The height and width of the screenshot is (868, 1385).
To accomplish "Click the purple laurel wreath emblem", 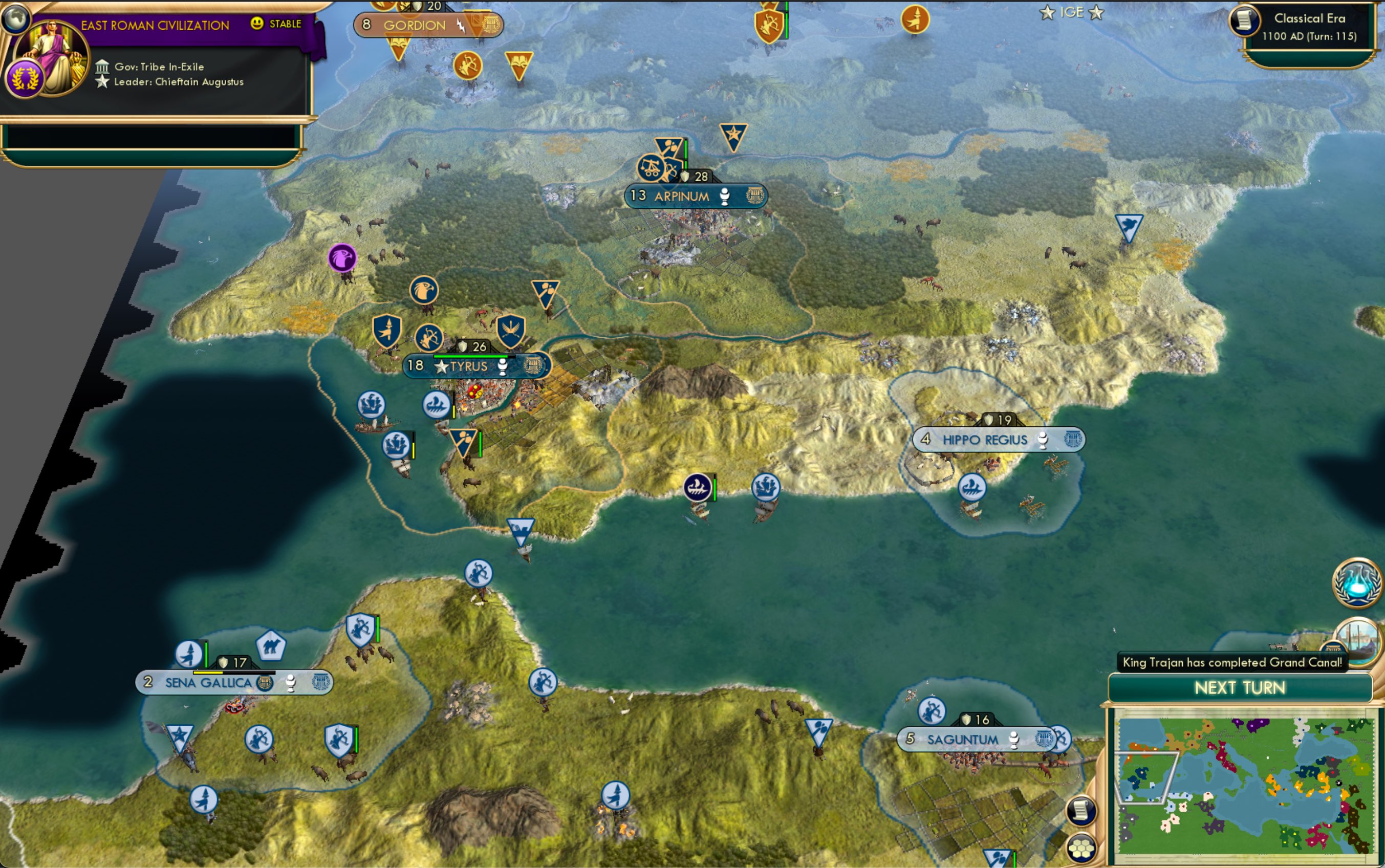I will (25, 78).
